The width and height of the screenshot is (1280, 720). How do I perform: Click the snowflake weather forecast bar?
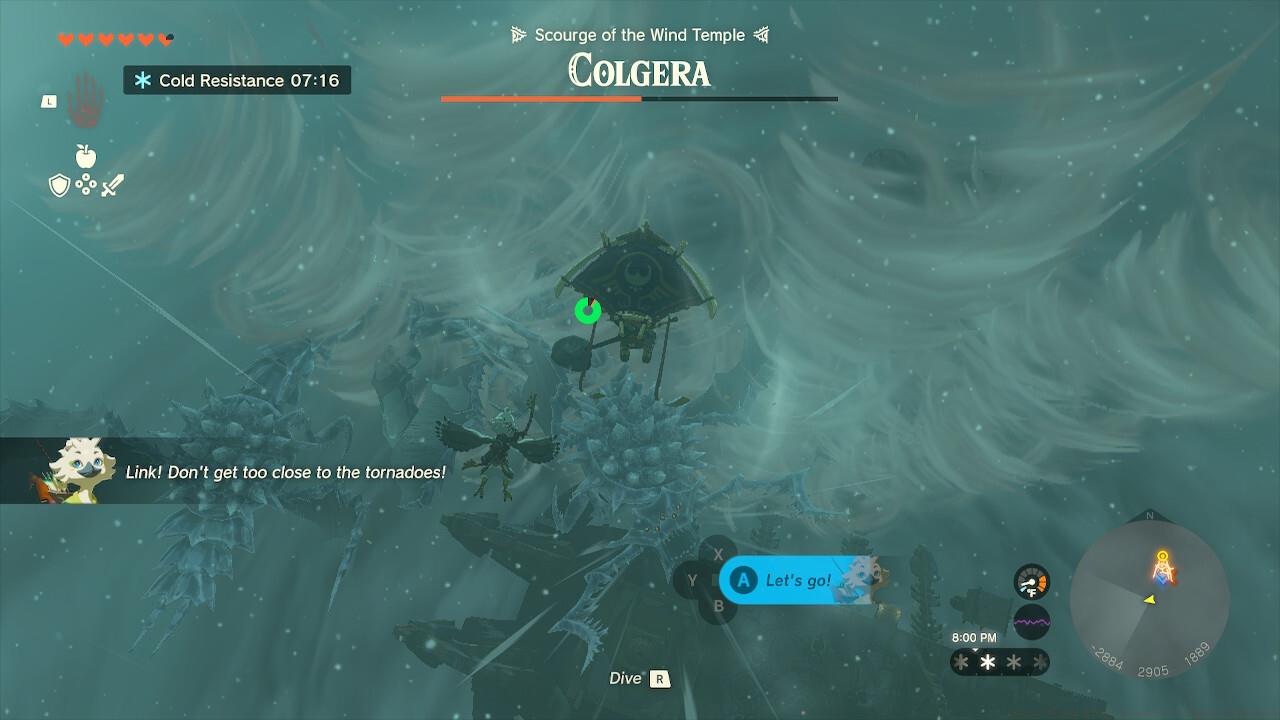[1000, 662]
